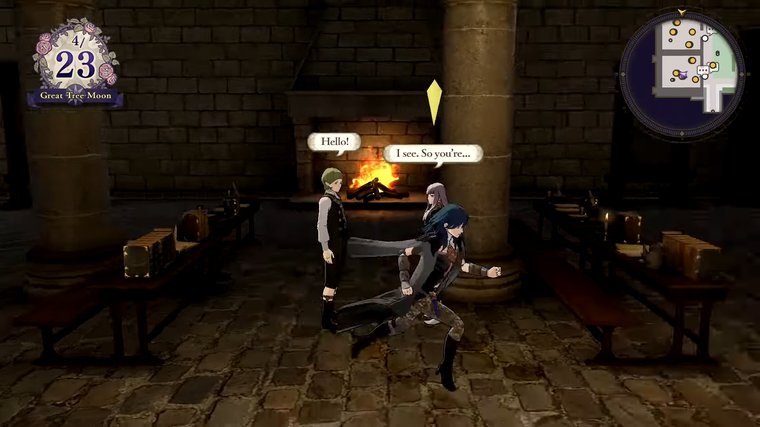The width and height of the screenshot is (760, 427).
Task: Select the "Hello!" speech bubble
Action: (333, 143)
